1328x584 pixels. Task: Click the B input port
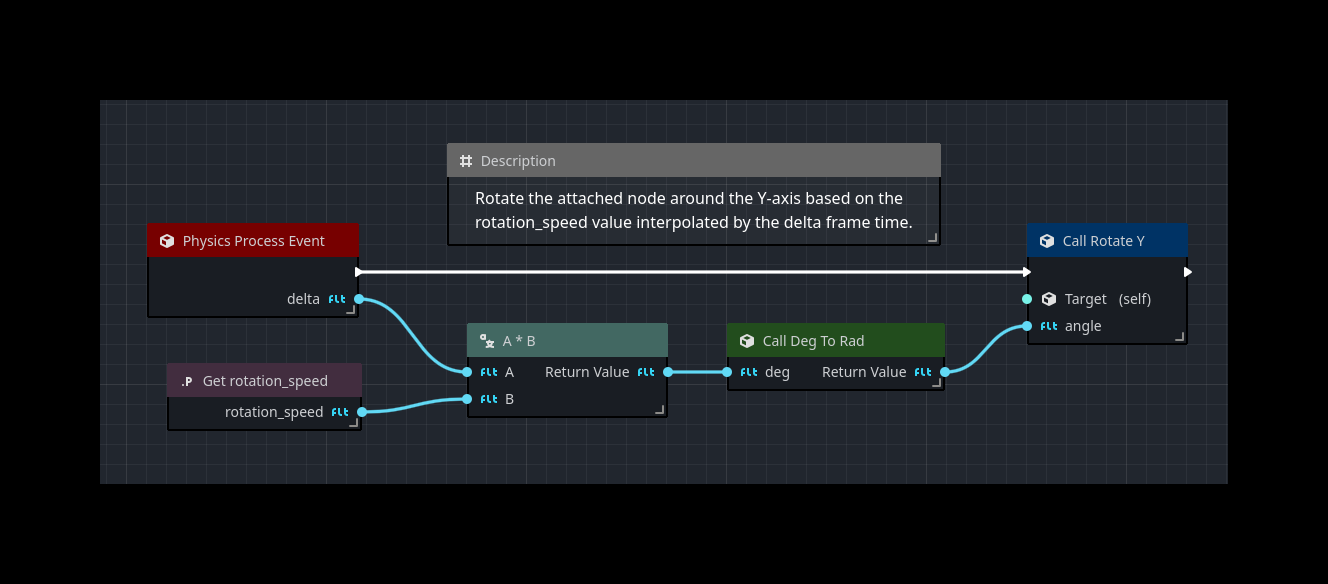click(x=467, y=399)
